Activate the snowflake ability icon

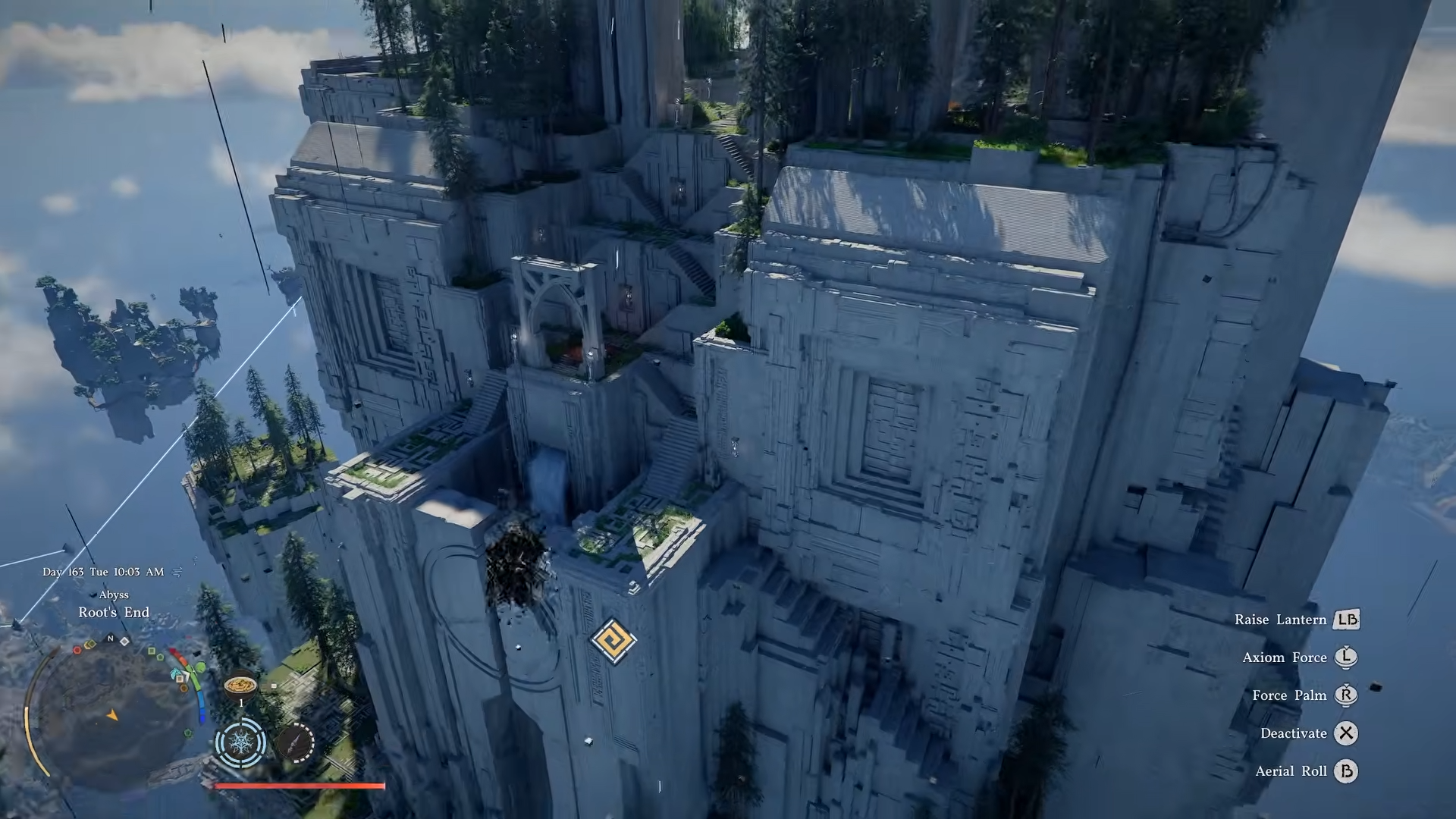tap(240, 742)
